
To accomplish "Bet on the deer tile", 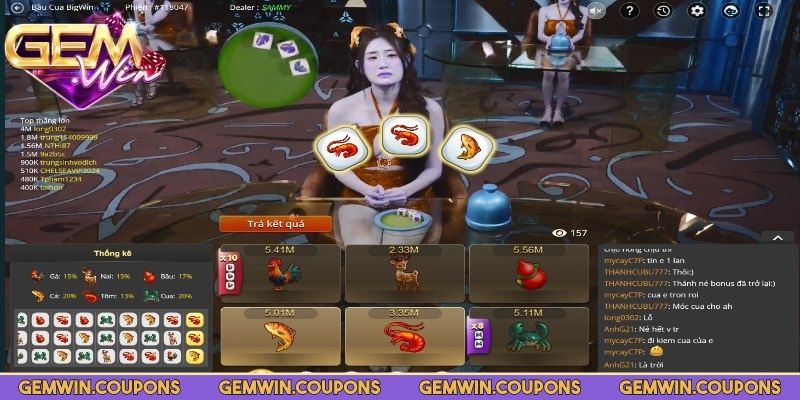I will pos(403,274).
